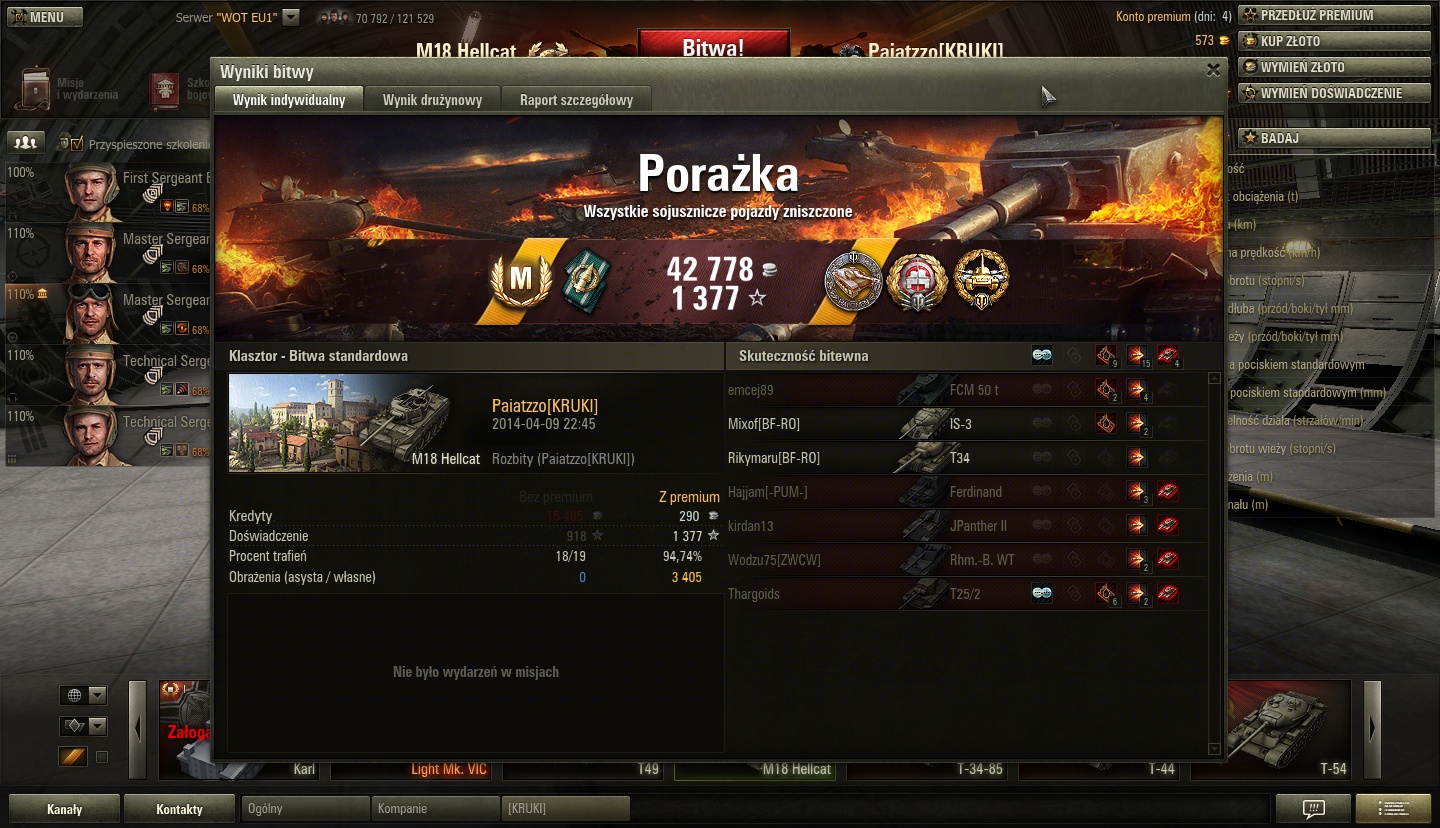Click the Badaj research button
This screenshot has width=1440, height=828.
pyautogui.click(x=1333, y=138)
